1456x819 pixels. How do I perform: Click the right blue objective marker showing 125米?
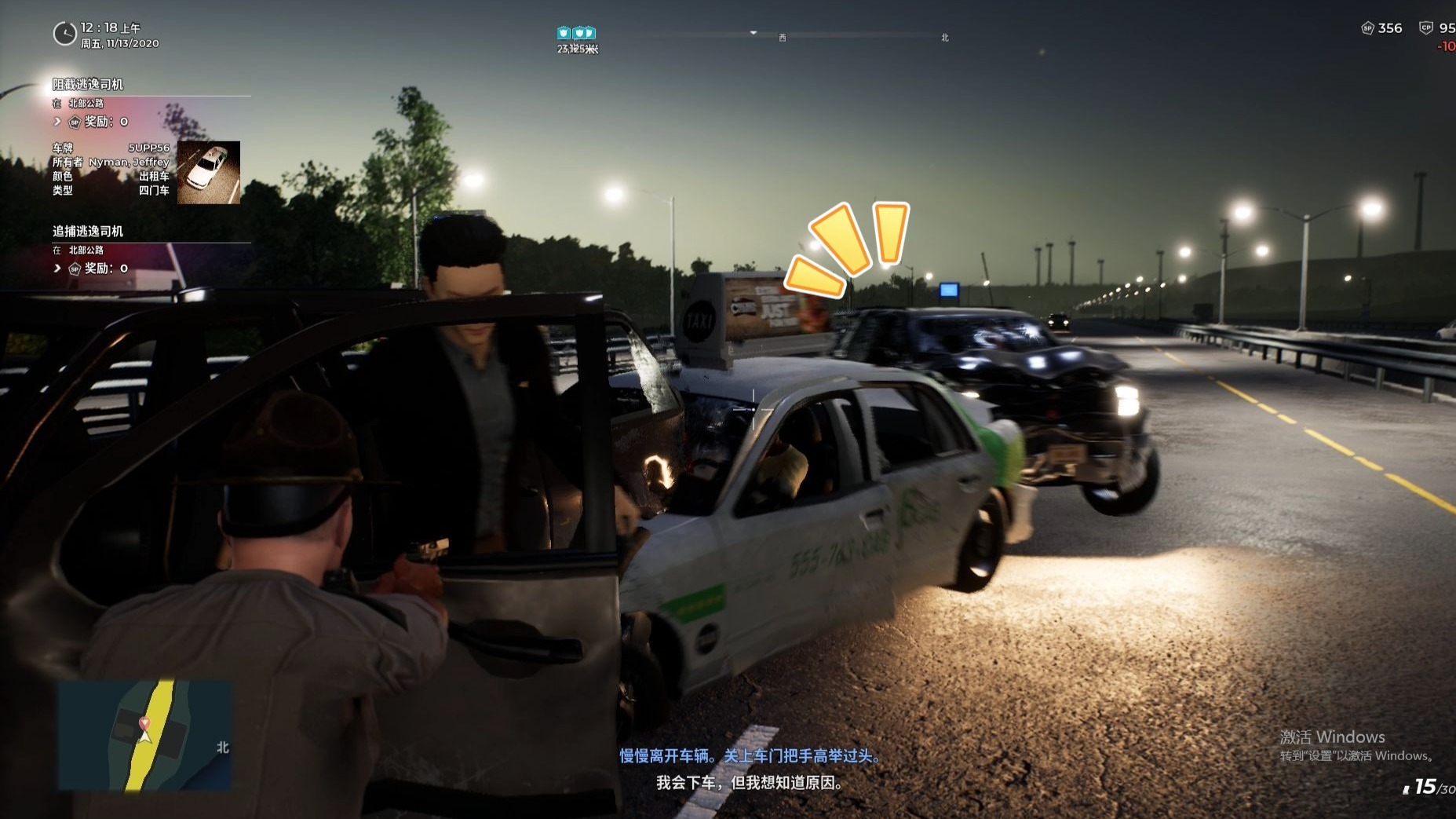point(583,34)
